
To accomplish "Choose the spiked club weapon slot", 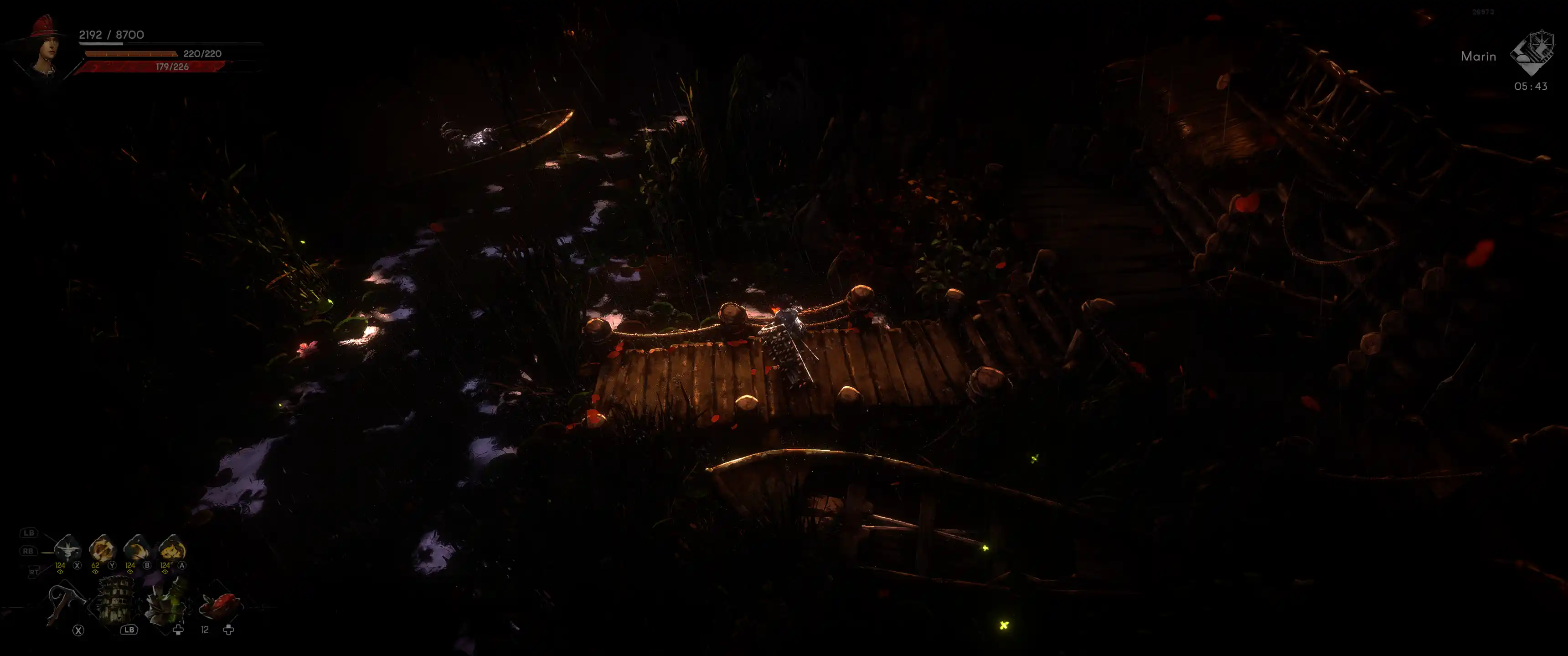I will click(x=116, y=601).
